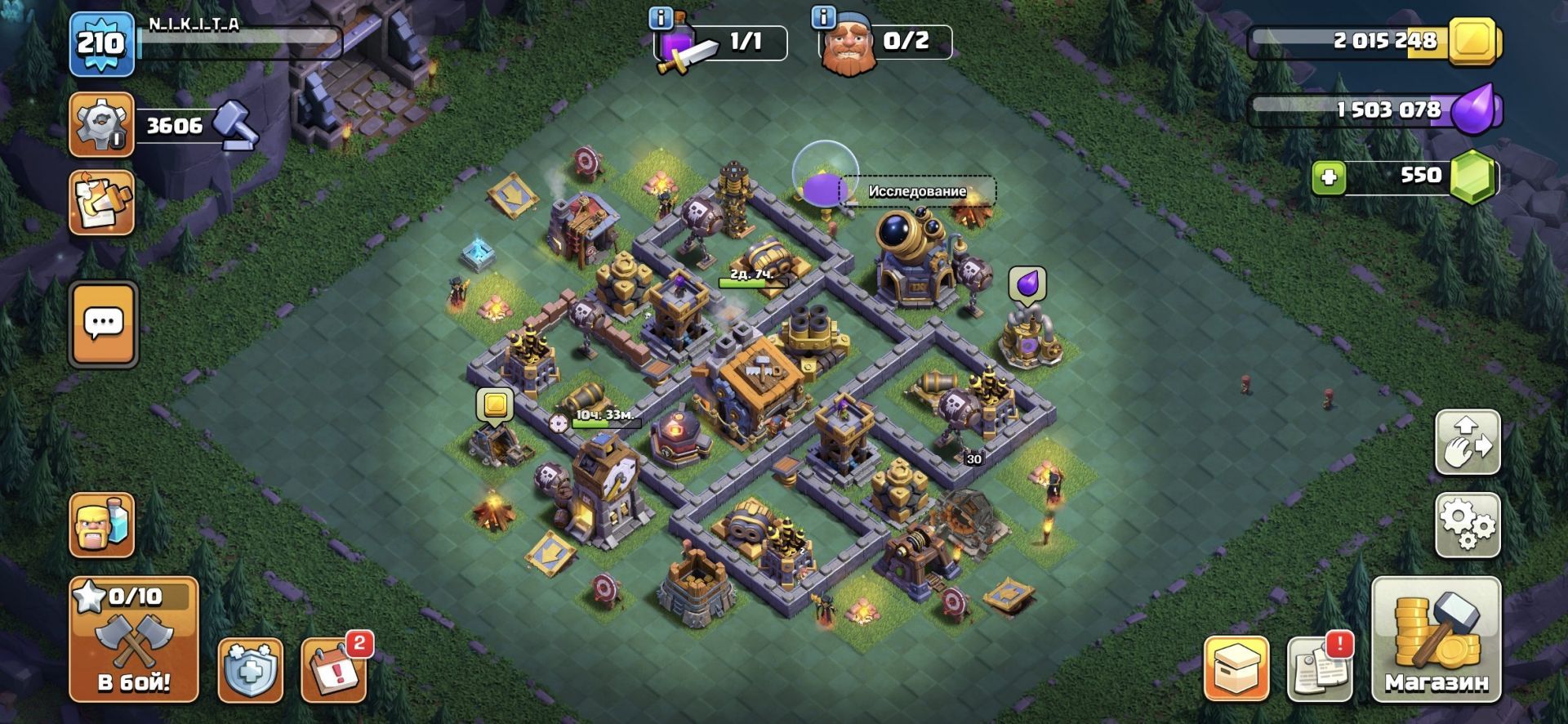Open the gear icon beside hammer count
The width and height of the screenshot is (1568, 724).
pos(102,125)
